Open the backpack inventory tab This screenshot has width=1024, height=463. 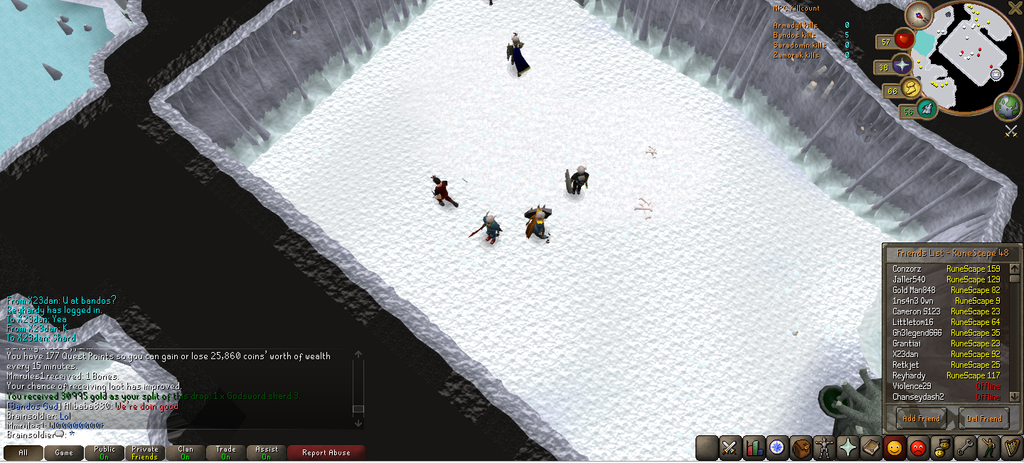point(800,447)
